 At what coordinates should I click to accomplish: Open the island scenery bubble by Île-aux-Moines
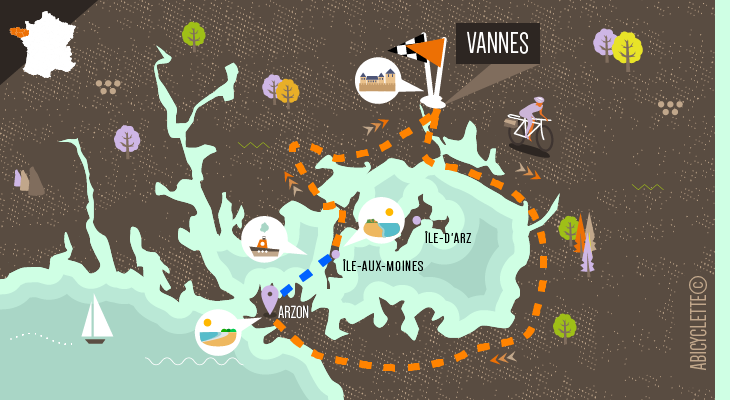point(381,221)
